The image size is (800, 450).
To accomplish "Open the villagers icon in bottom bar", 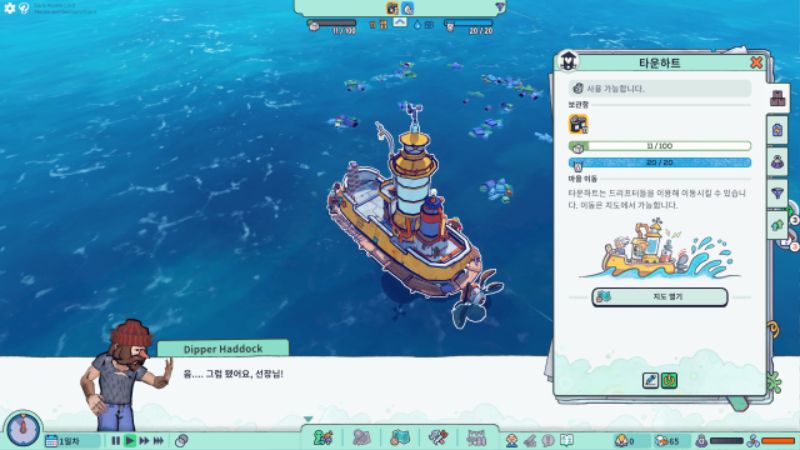I will [x=512, y=440].
